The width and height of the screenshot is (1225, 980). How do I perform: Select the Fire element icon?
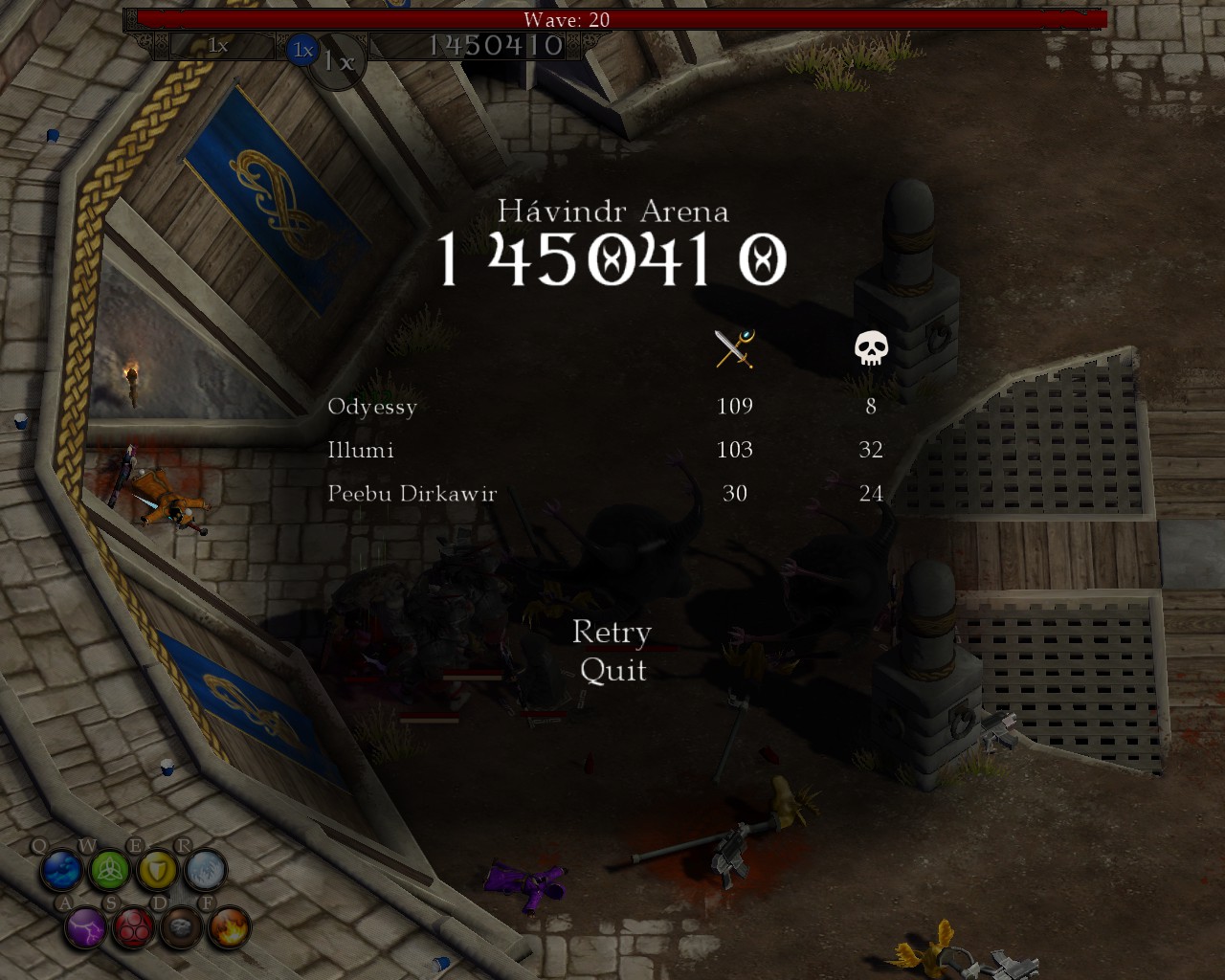[230, 926]
